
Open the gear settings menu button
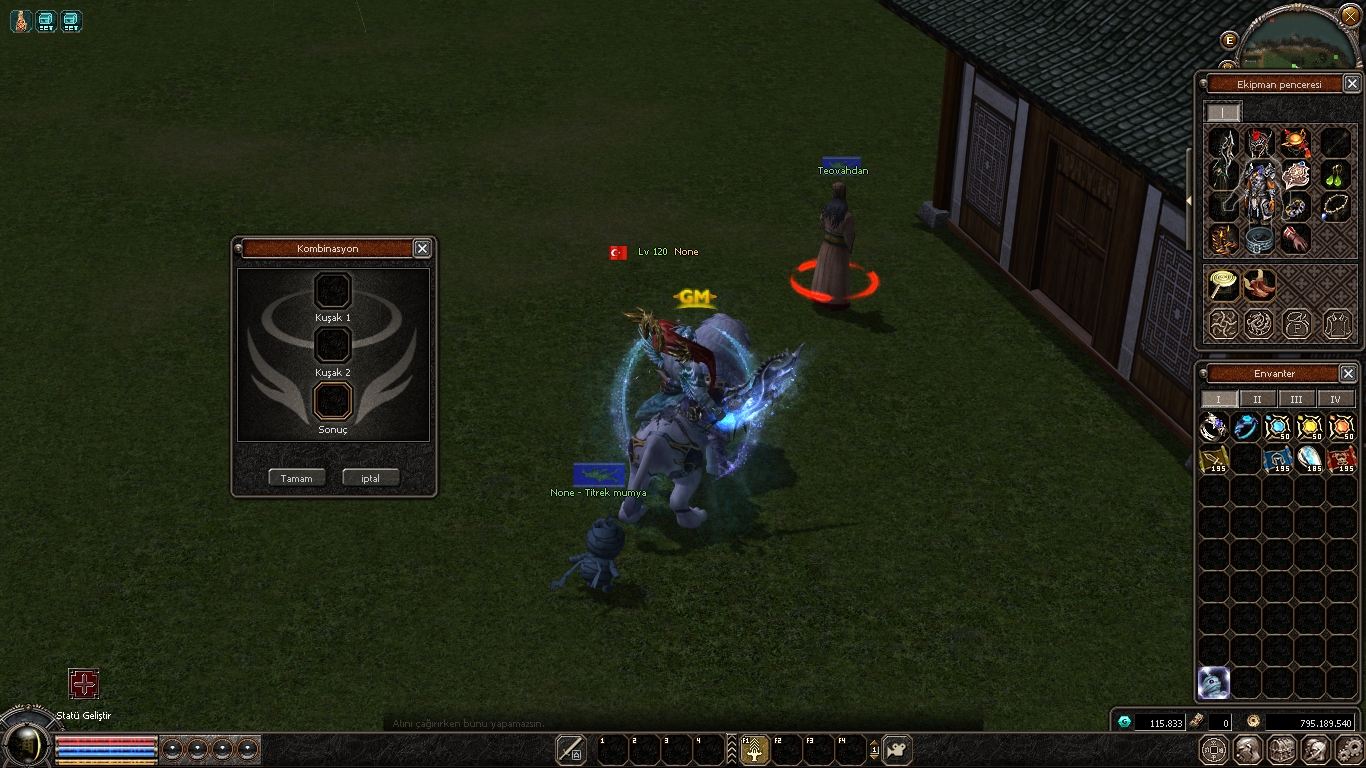pos(1350,749)
